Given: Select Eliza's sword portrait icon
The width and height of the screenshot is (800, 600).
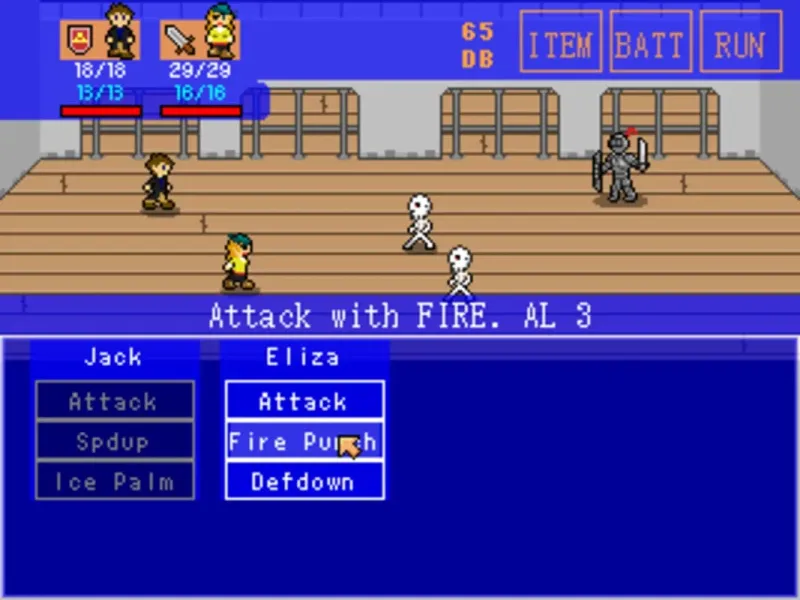Looking at the screenshot, I should (x=180, y=39).
